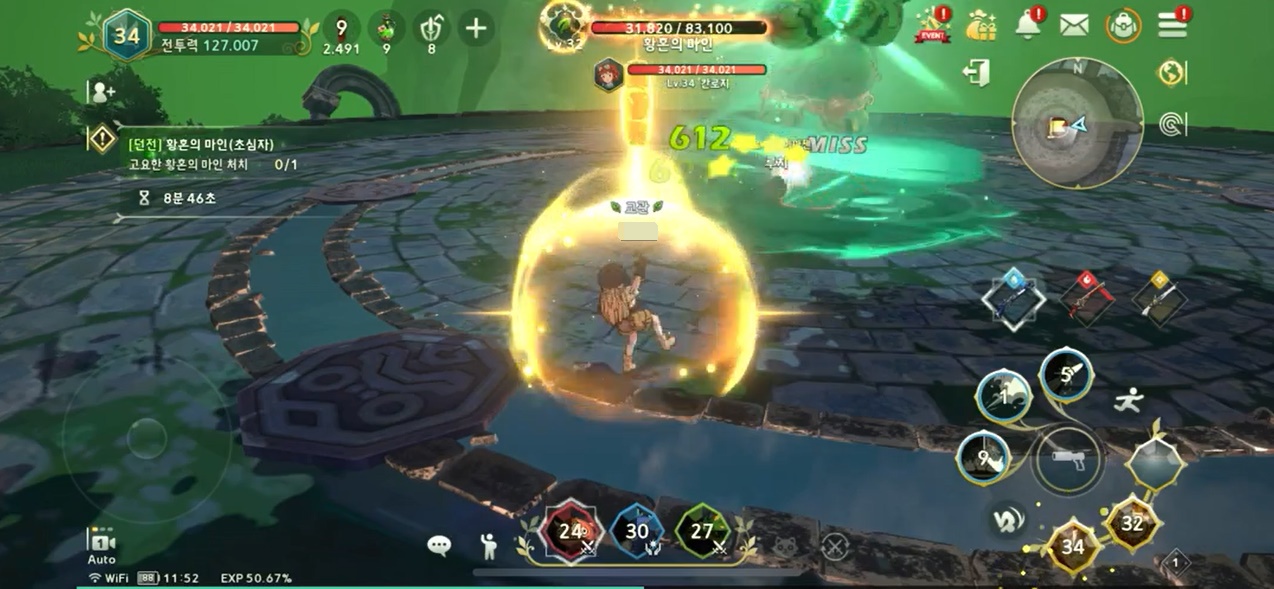
Task: Fire the pistol basic attack button
Action: pos(1068,460)
